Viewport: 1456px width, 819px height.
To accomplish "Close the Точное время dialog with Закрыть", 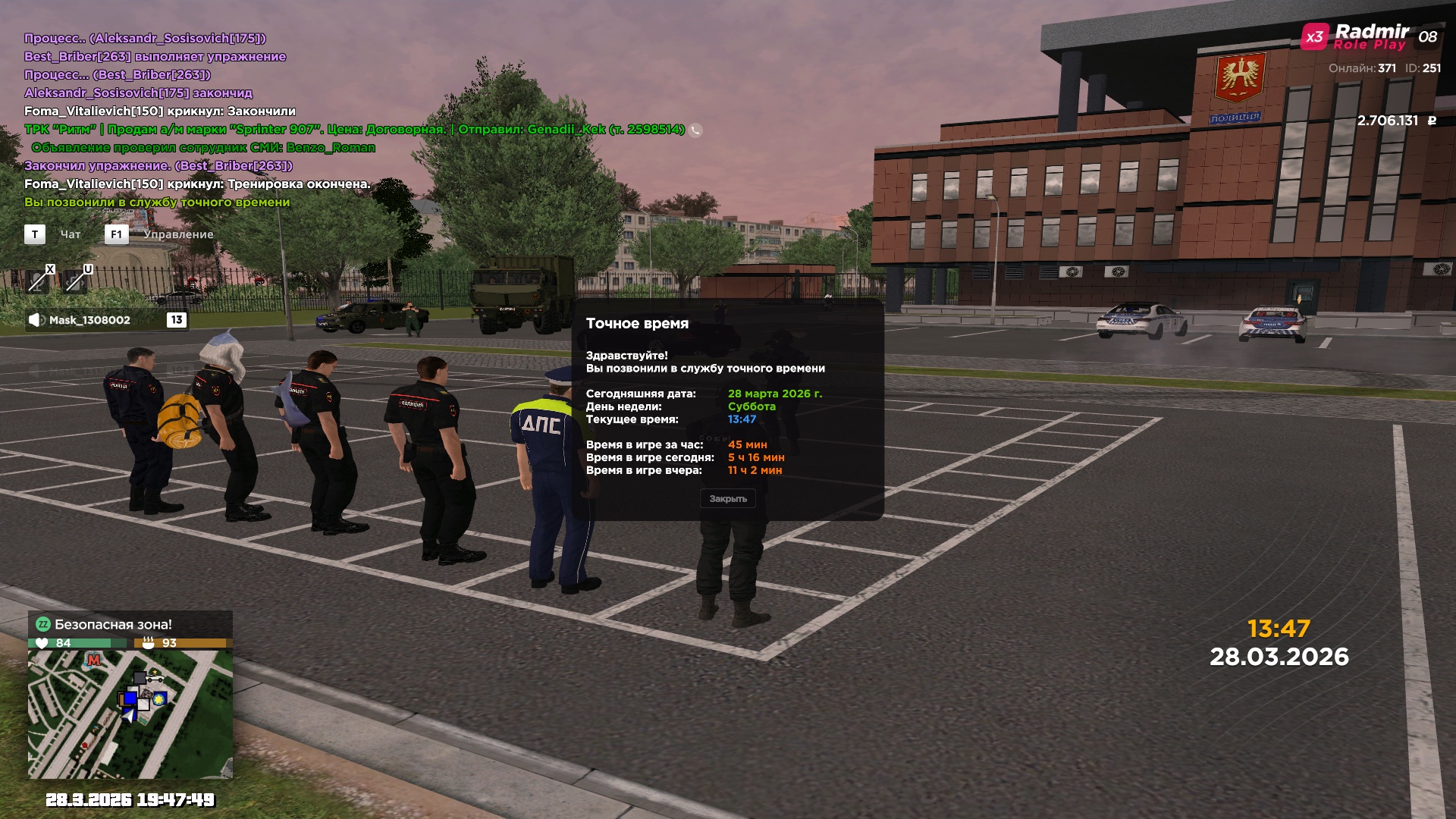I will coord(727,499).
